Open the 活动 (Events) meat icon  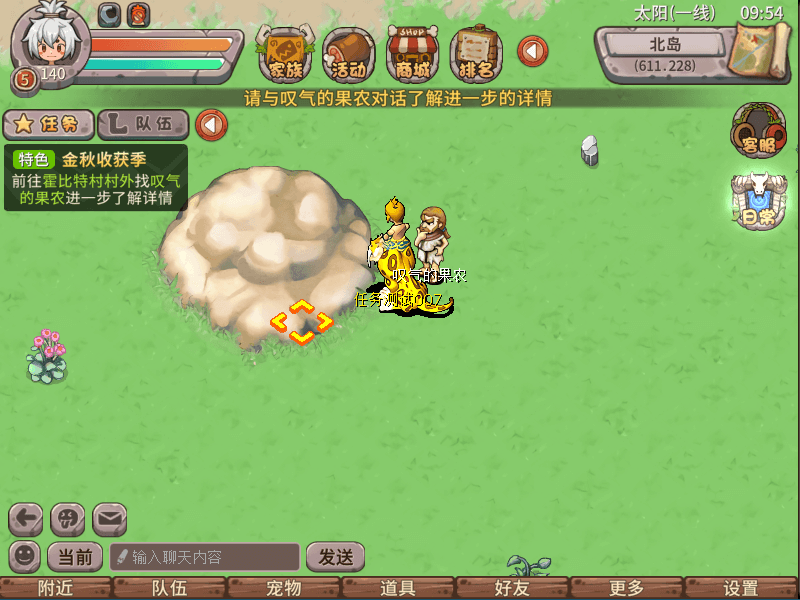pos(349,54)
